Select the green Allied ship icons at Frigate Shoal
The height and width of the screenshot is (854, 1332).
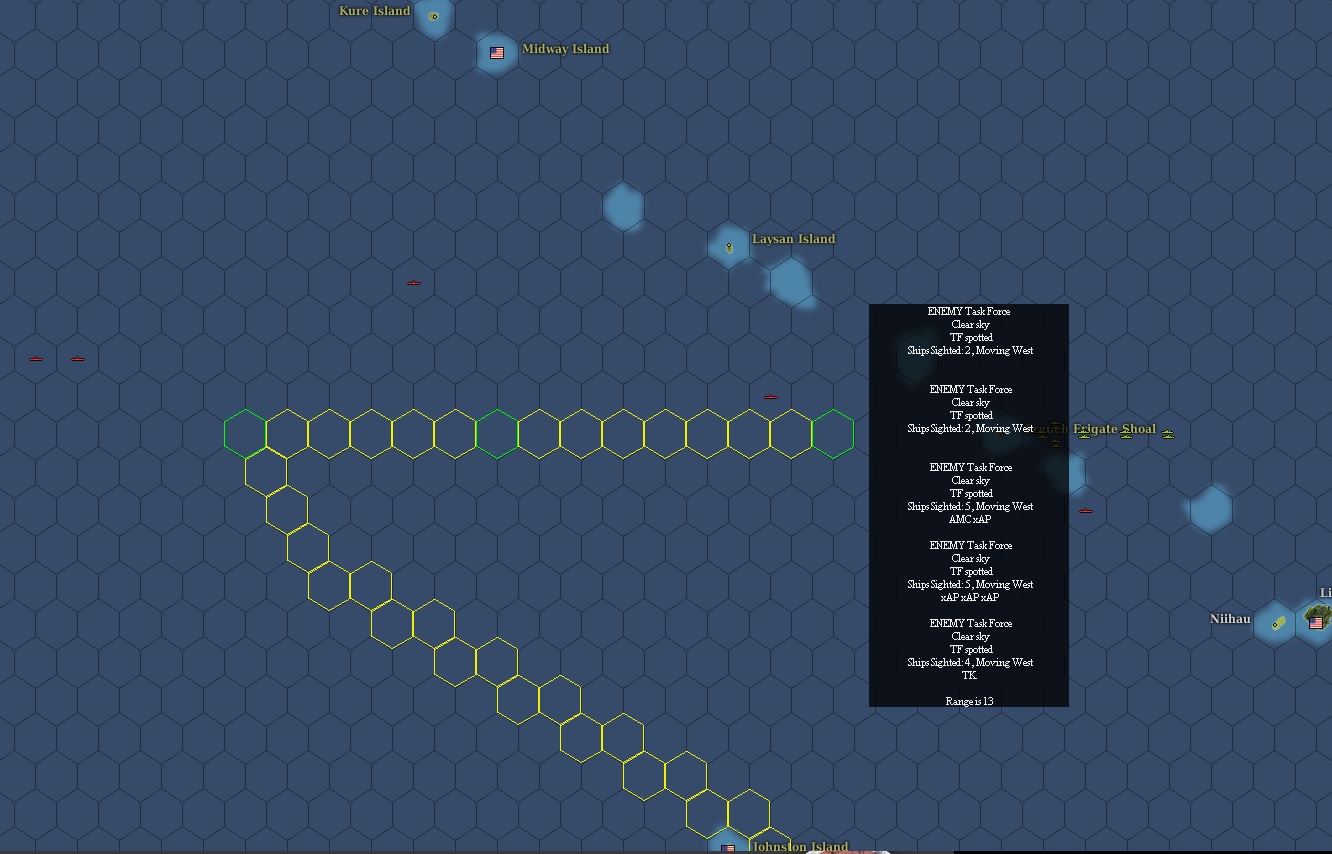(1084, 435)
